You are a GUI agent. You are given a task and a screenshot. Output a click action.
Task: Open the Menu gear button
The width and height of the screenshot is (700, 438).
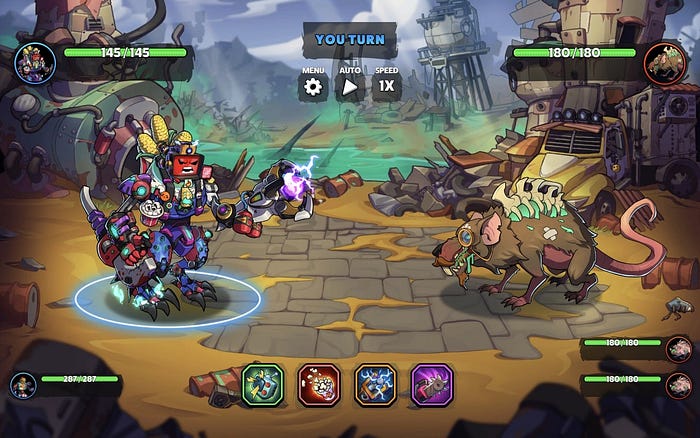314,86
